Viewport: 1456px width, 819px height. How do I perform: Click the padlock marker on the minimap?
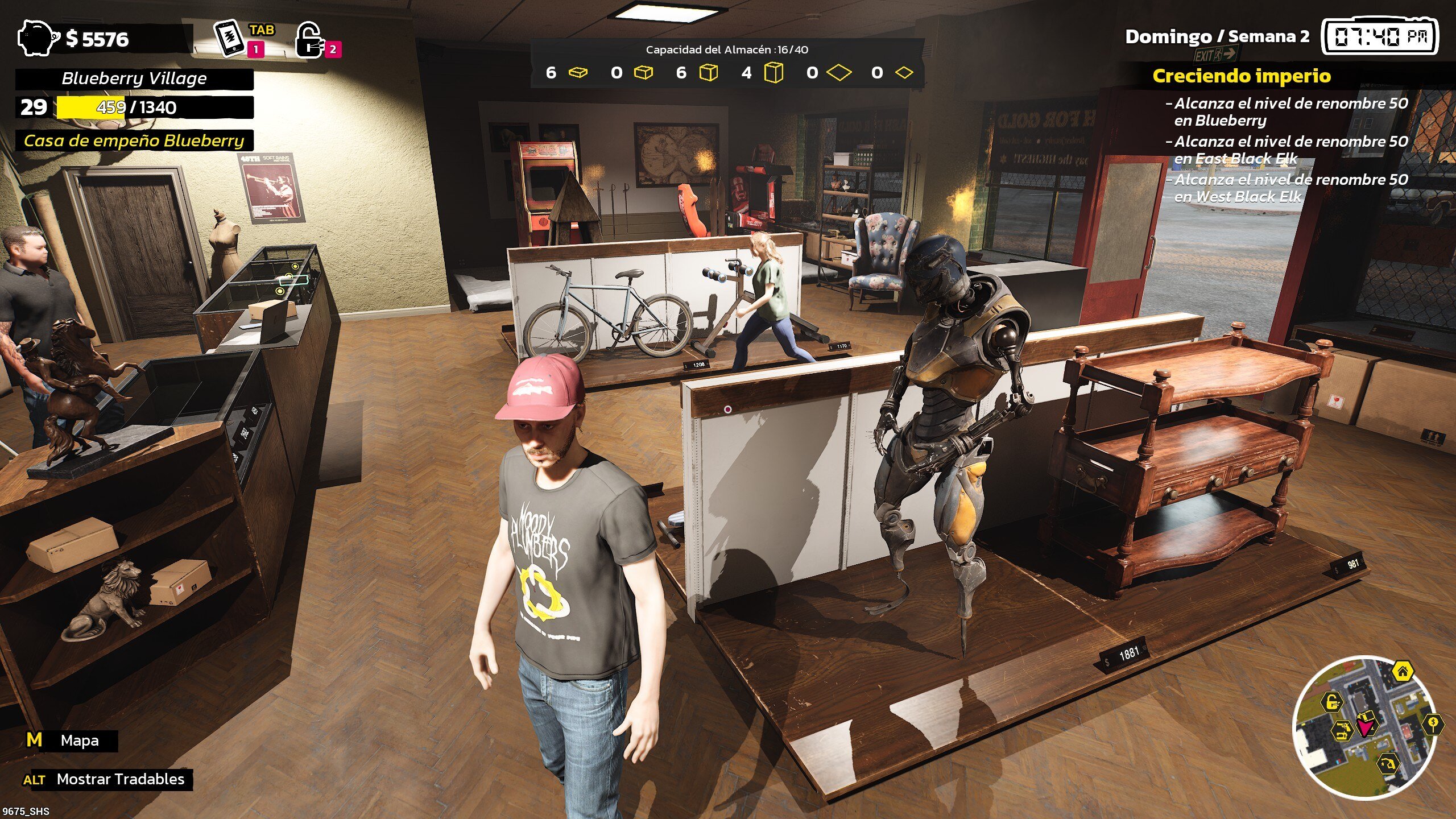tap(1331, 703)
